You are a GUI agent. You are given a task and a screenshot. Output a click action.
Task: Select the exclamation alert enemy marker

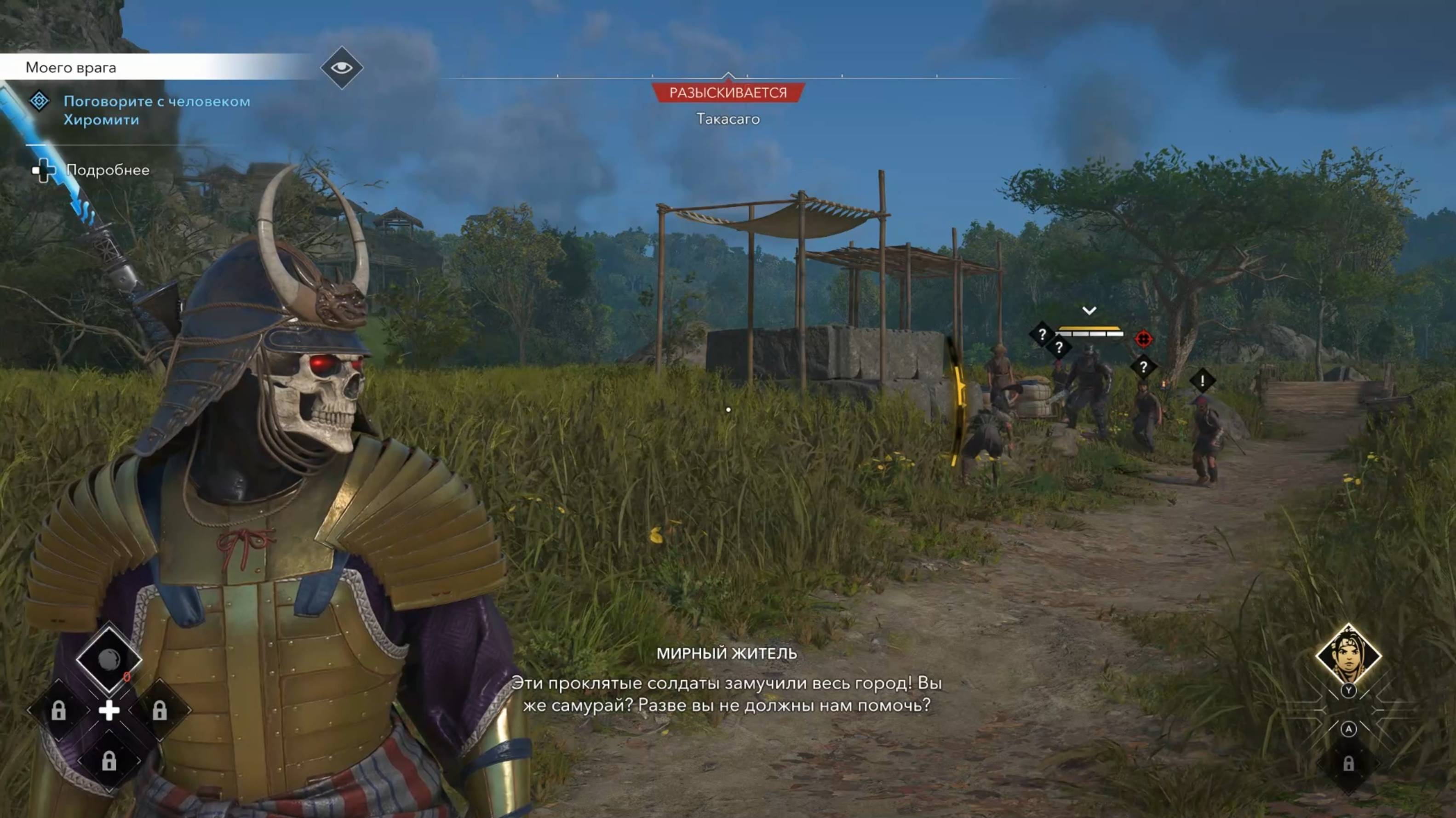(1202, 381)
